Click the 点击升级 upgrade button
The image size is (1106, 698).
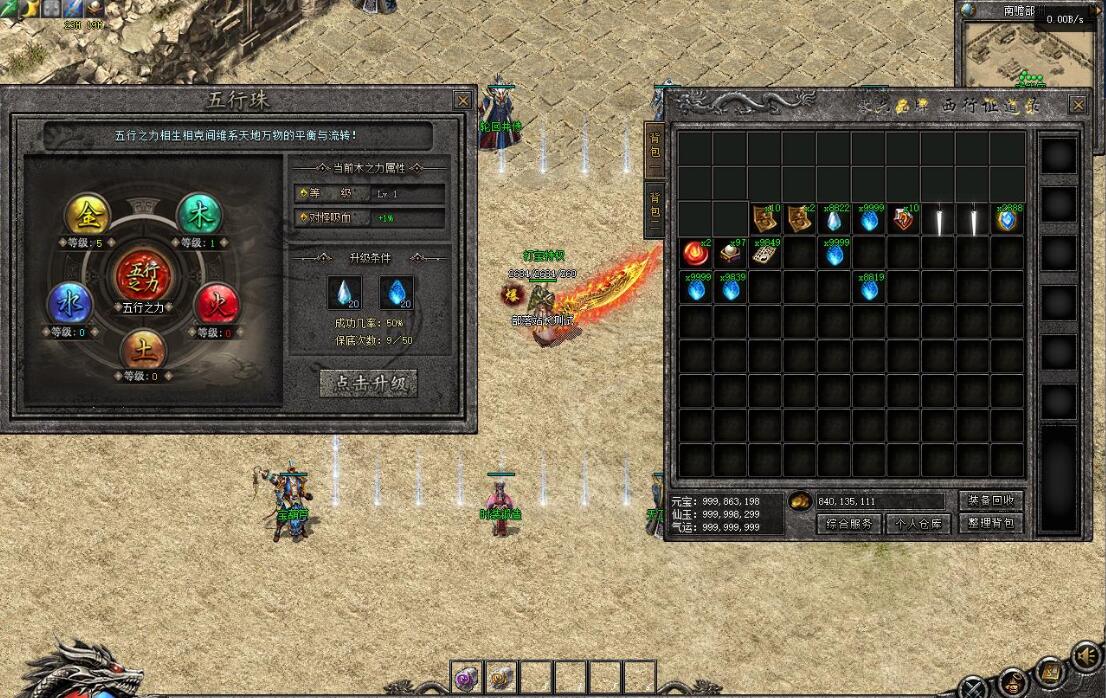[x=368, y=383]
